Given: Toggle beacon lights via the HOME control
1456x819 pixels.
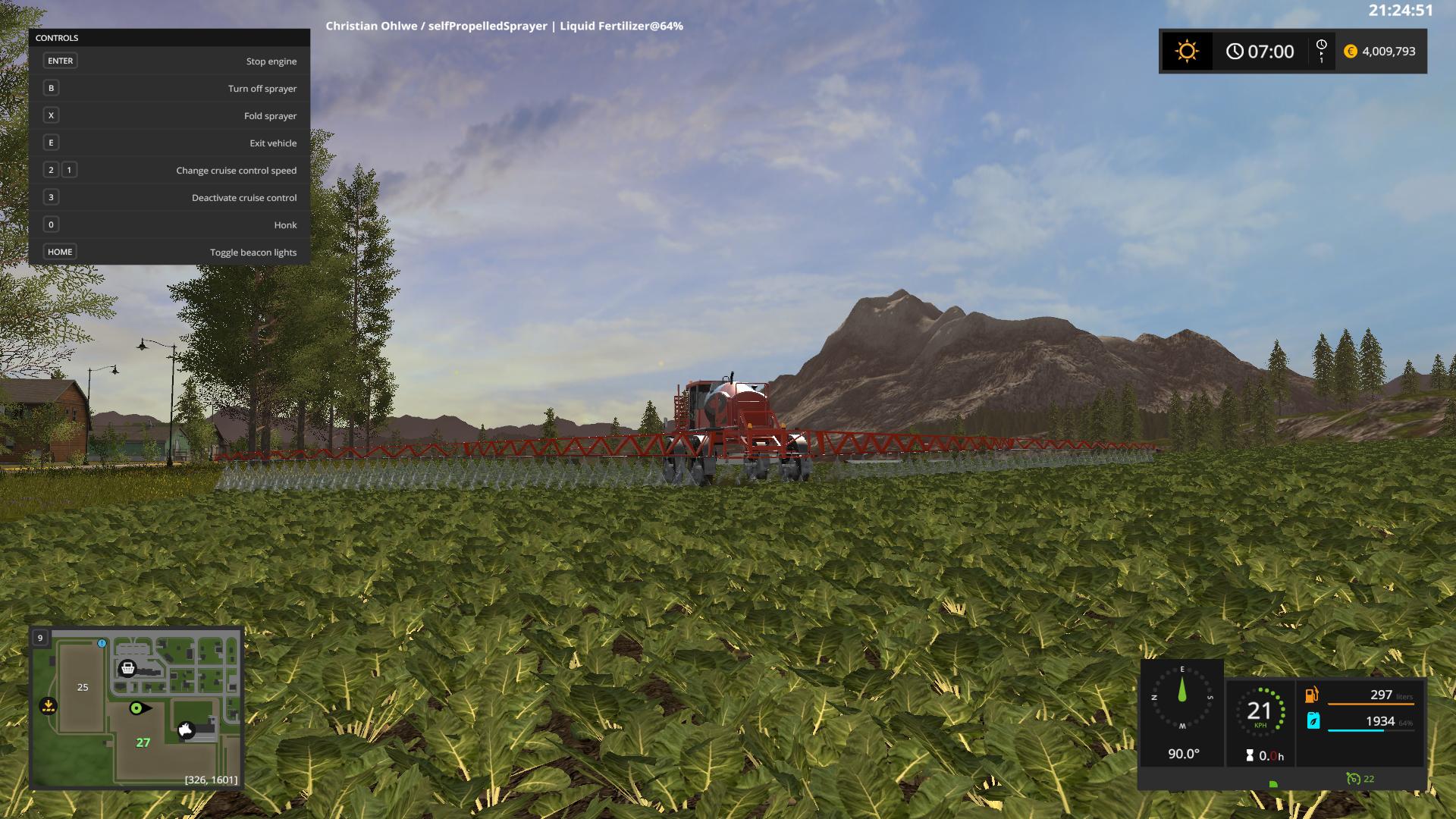Looking at the screenshot, I should pos(60,252).
